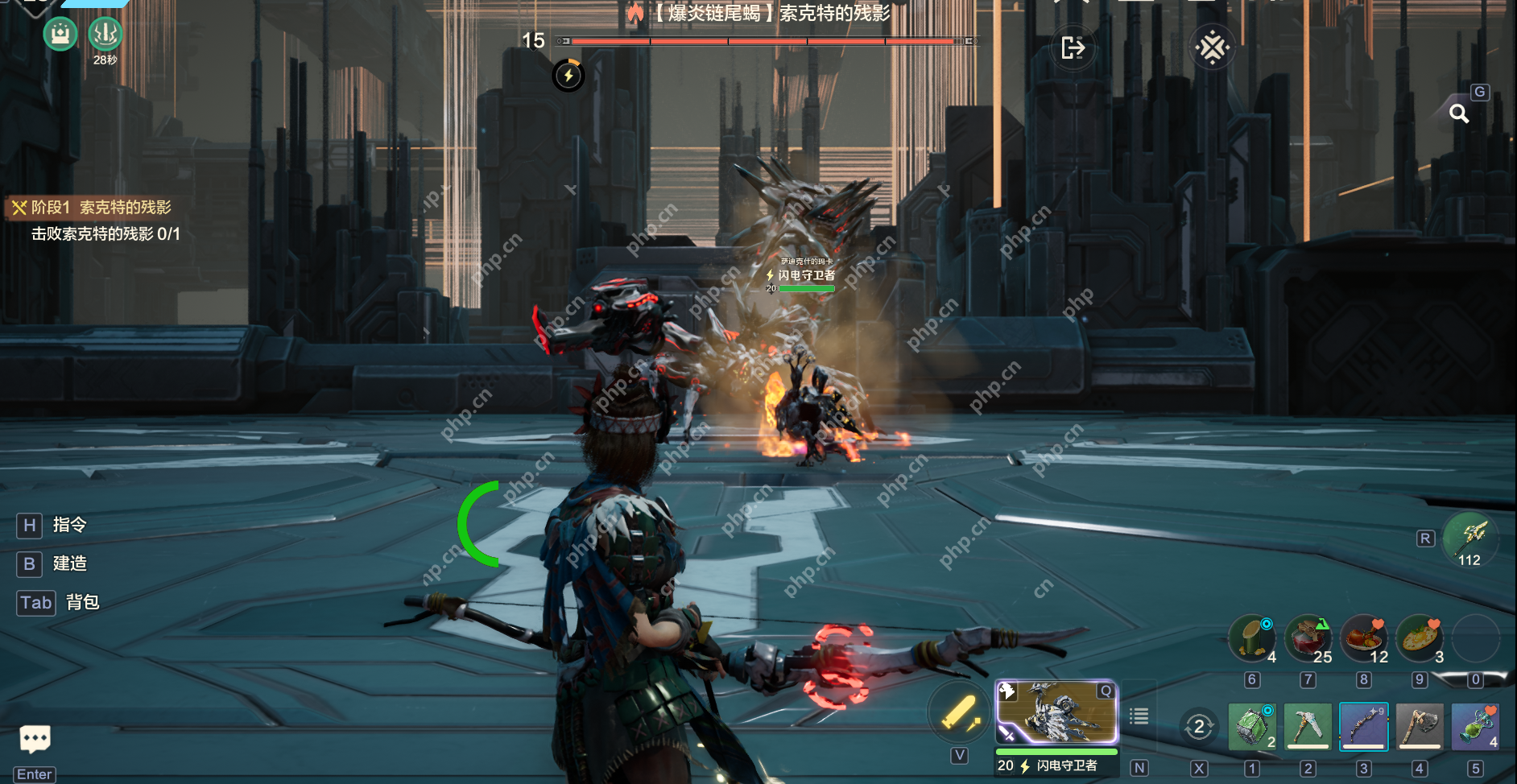The height and width of the screenshot is (784, 1517).
Task: Switch hotbar set with the cycle button
Action: coord(1199,727)
